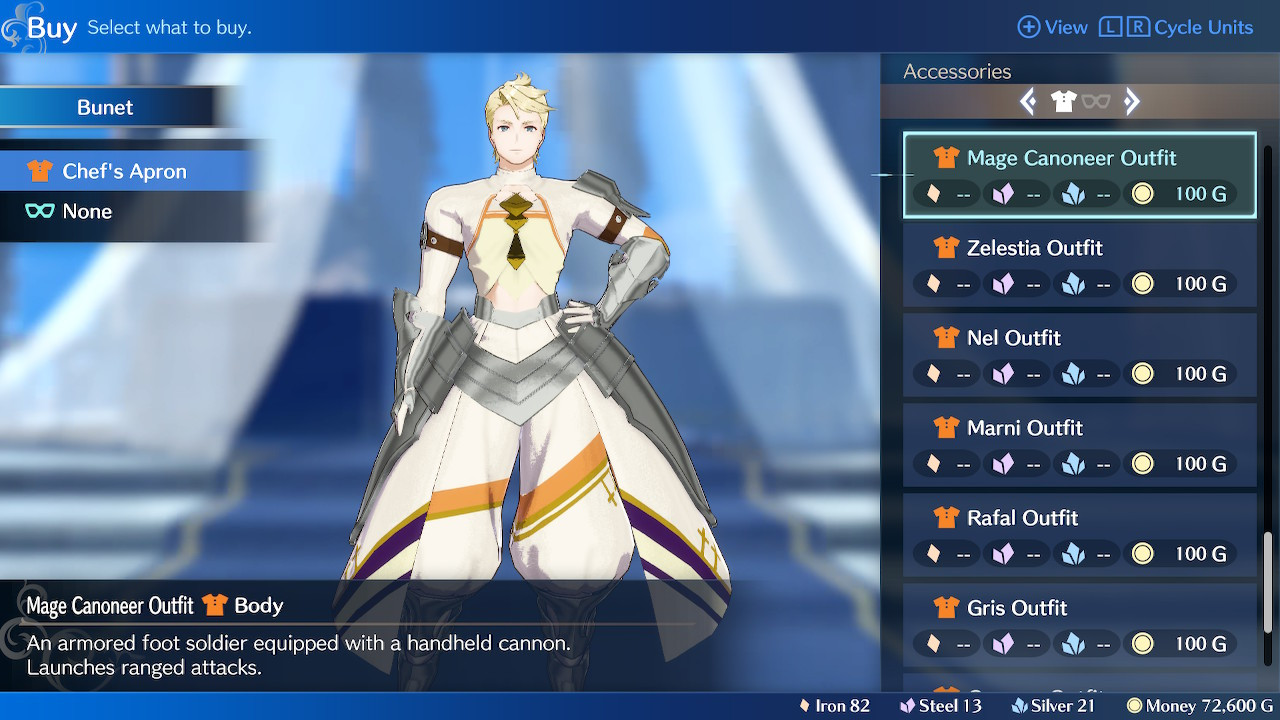This screenshot has width=1280, height=720.
Task: Select the orange shirt icon on Mage Canoneer Outfit
Action: pos(945,158)
